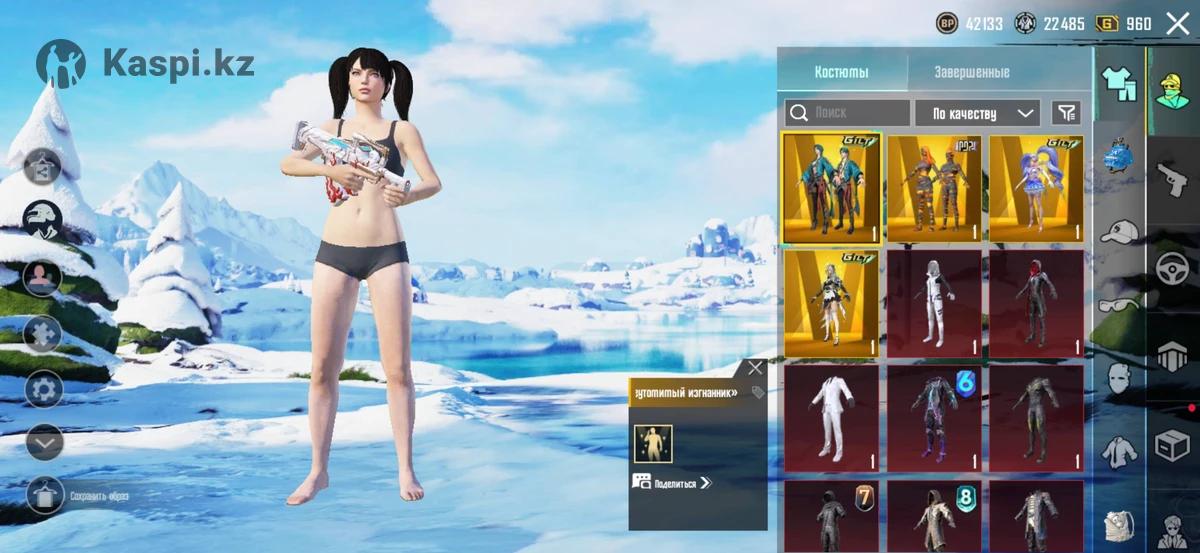Select the armor outfit with level 6 badge

(x=933, y=417)
